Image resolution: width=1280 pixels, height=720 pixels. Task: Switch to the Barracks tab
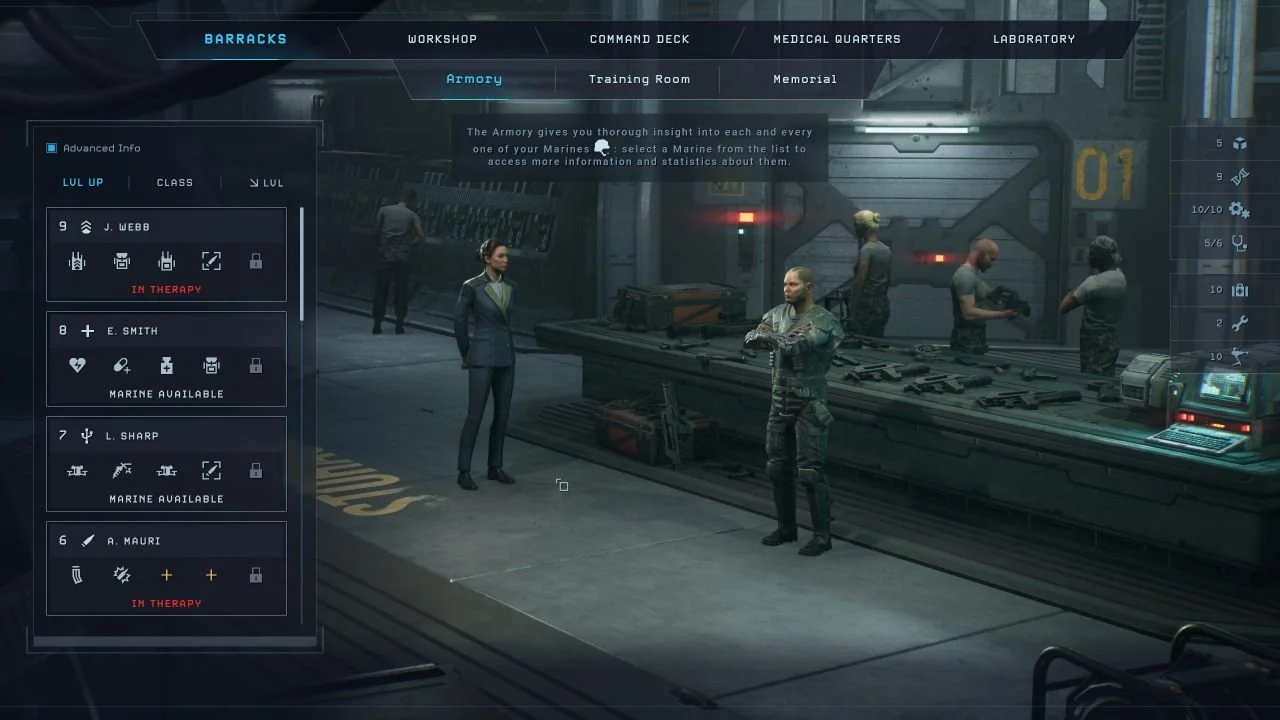pyautogui.click(x=245, y=39)
